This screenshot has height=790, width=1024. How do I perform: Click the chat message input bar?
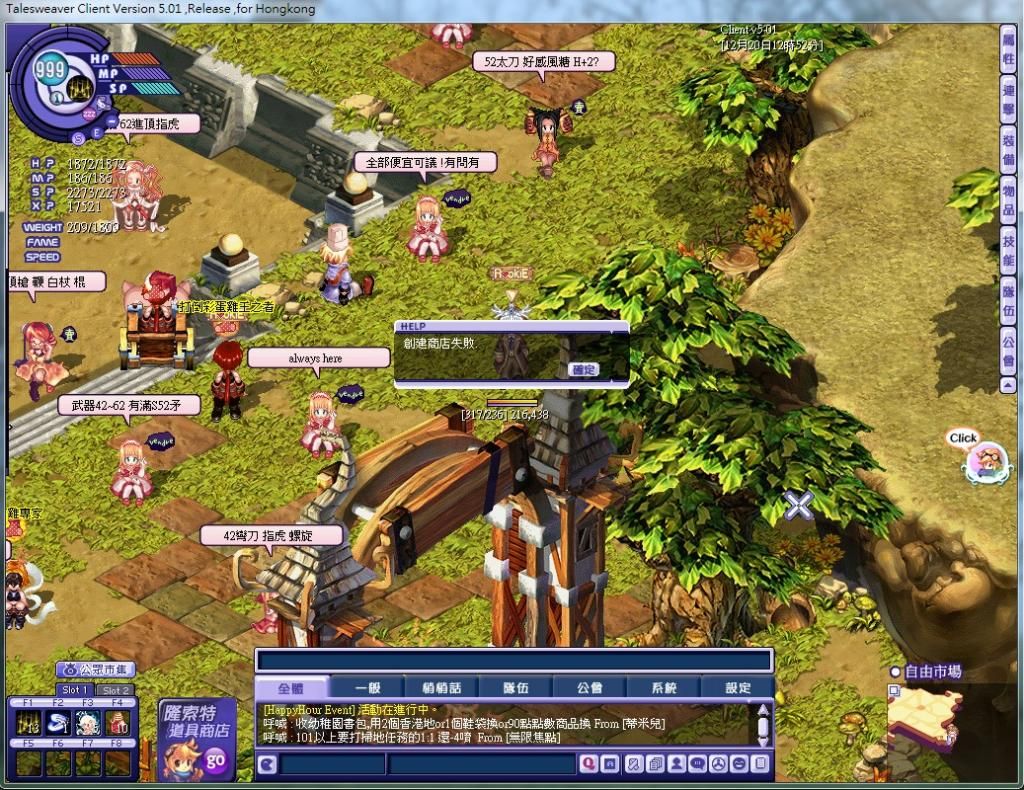(x=514, y=661)
